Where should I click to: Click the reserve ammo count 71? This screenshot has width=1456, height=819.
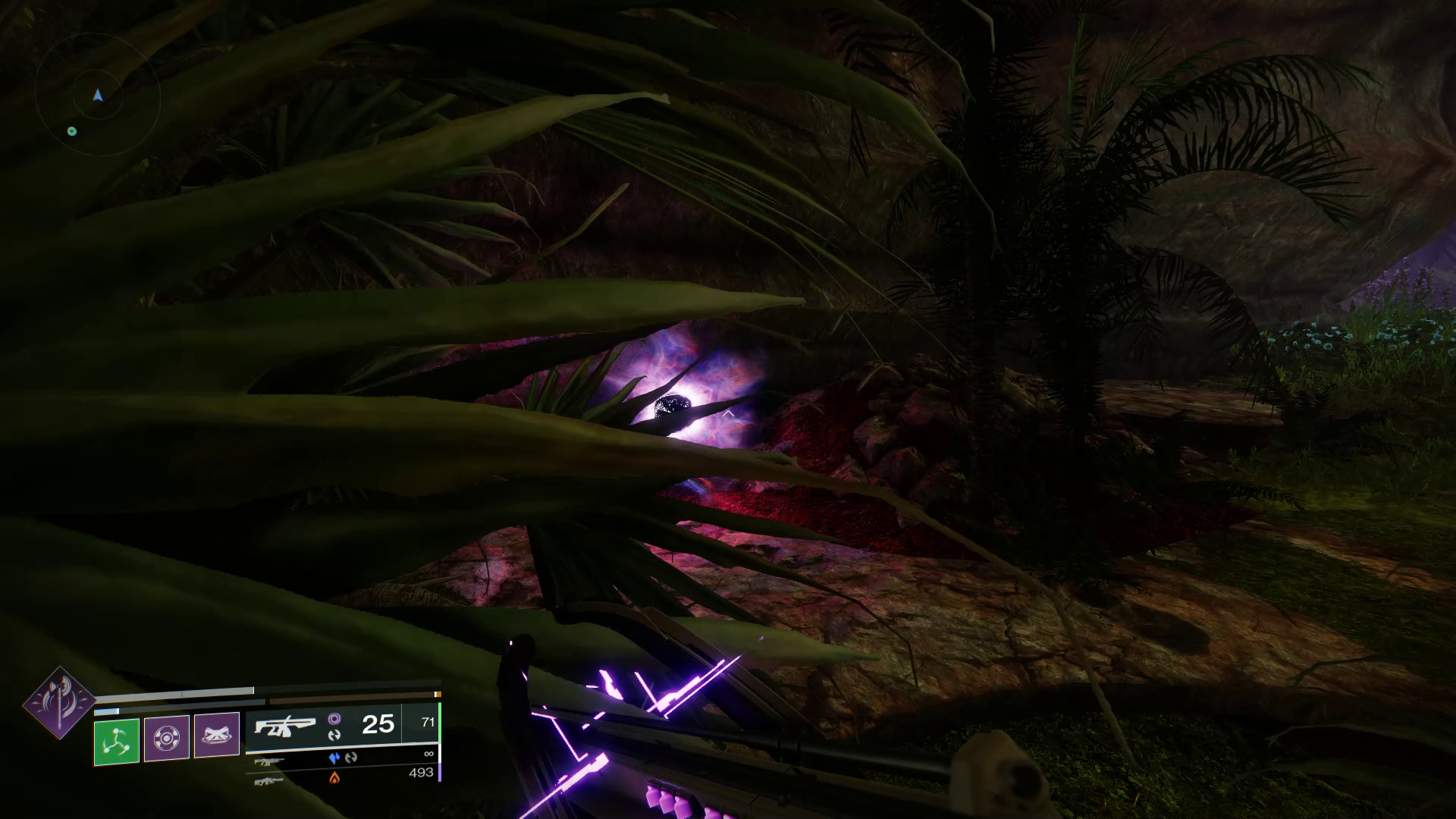[x=427, y=722]
